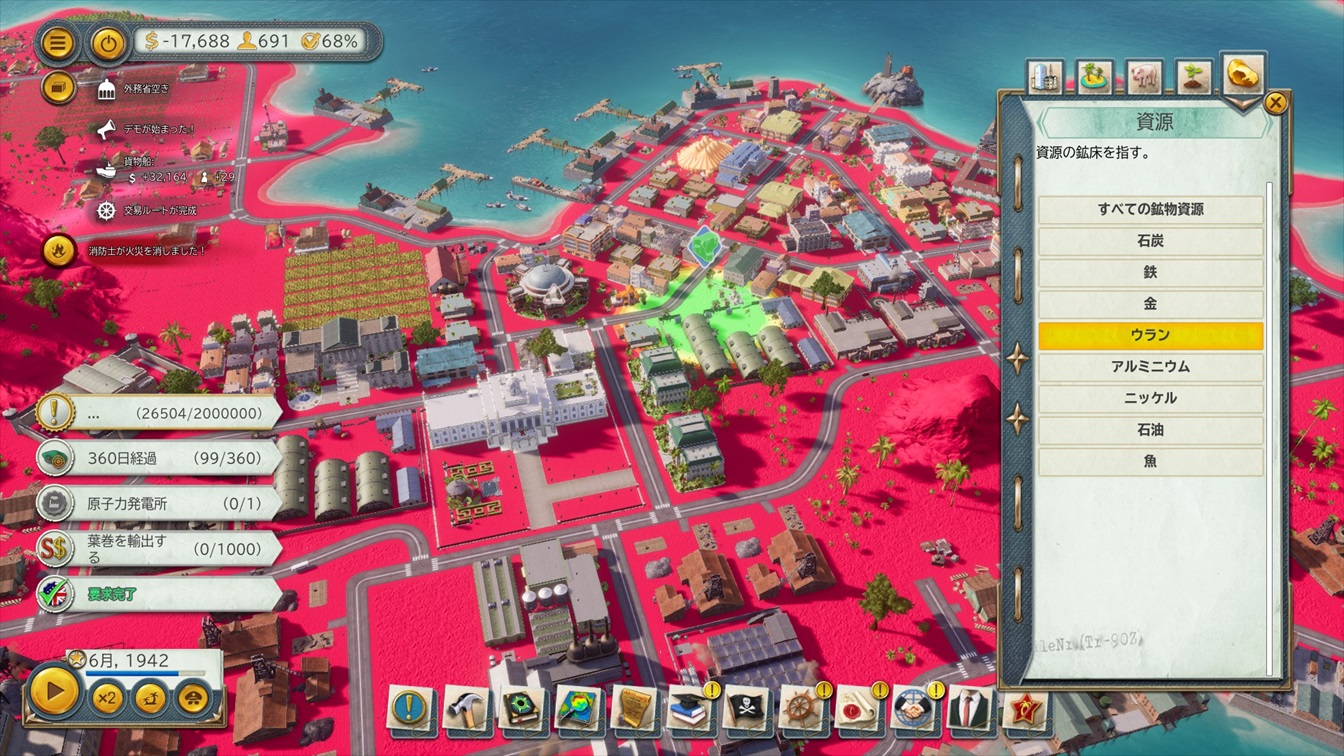Image resolution: width=1344 pixels, height=756 pixels.
Task: Switch to the seedling crops overlay tab
Action: [x=1193, y=77]
